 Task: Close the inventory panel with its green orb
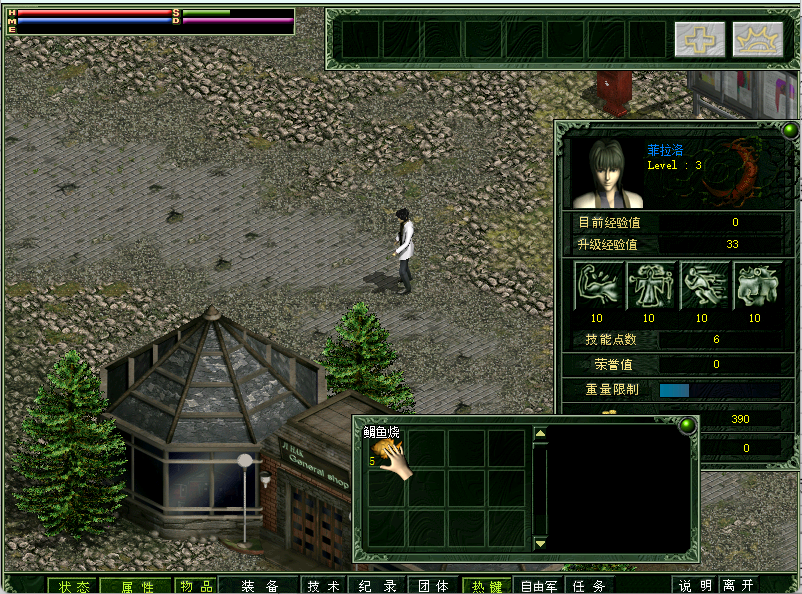[686, 426]
